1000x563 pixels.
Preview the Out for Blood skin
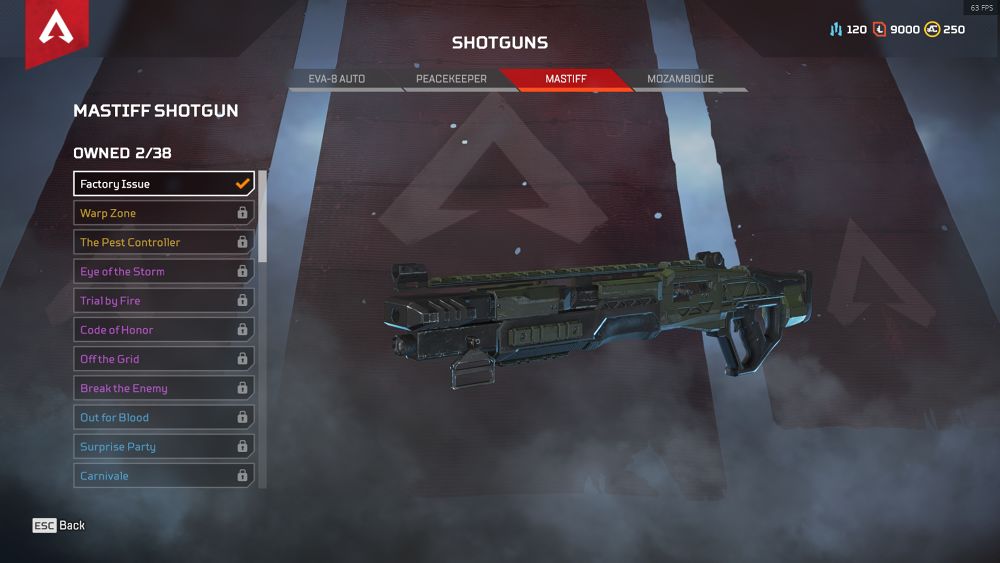click(164, 417)
